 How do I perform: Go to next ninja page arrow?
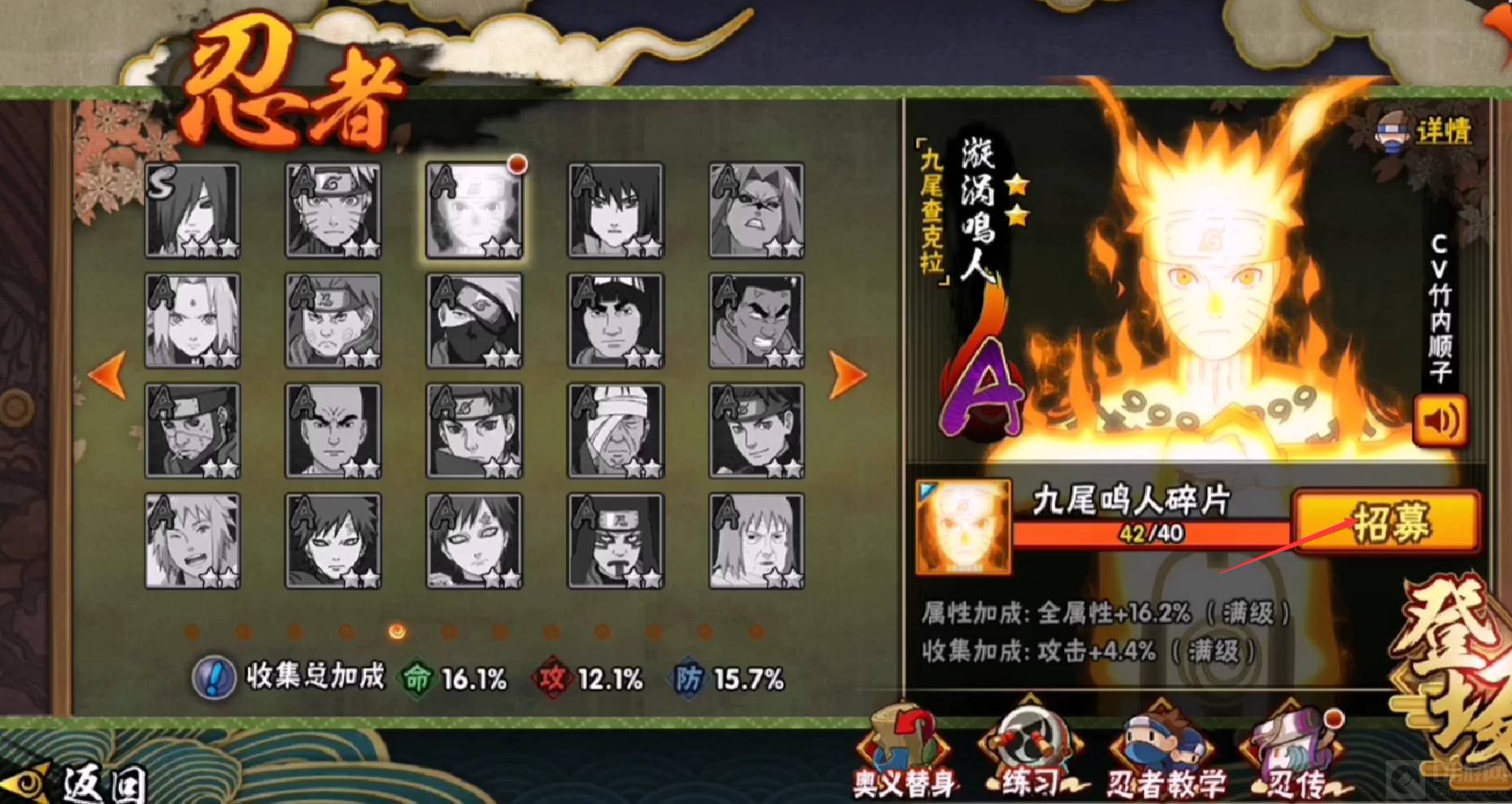coord(847,375)
